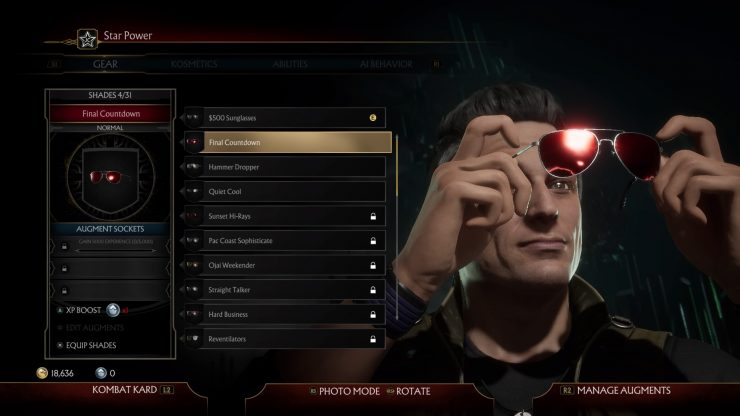Switch to the Abilities tab
The height and width of the screenshot is (416, 740).
[x=290, y=63]
